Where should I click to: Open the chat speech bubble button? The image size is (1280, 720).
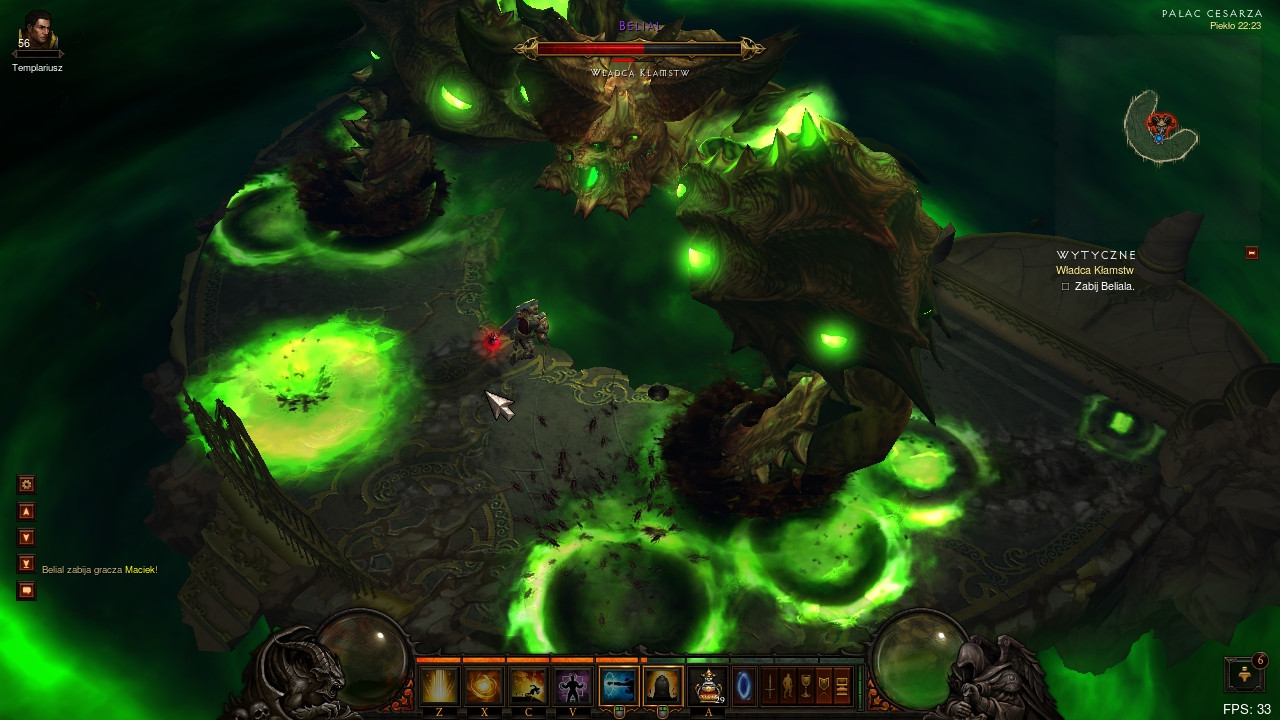(x=27, y=591)
